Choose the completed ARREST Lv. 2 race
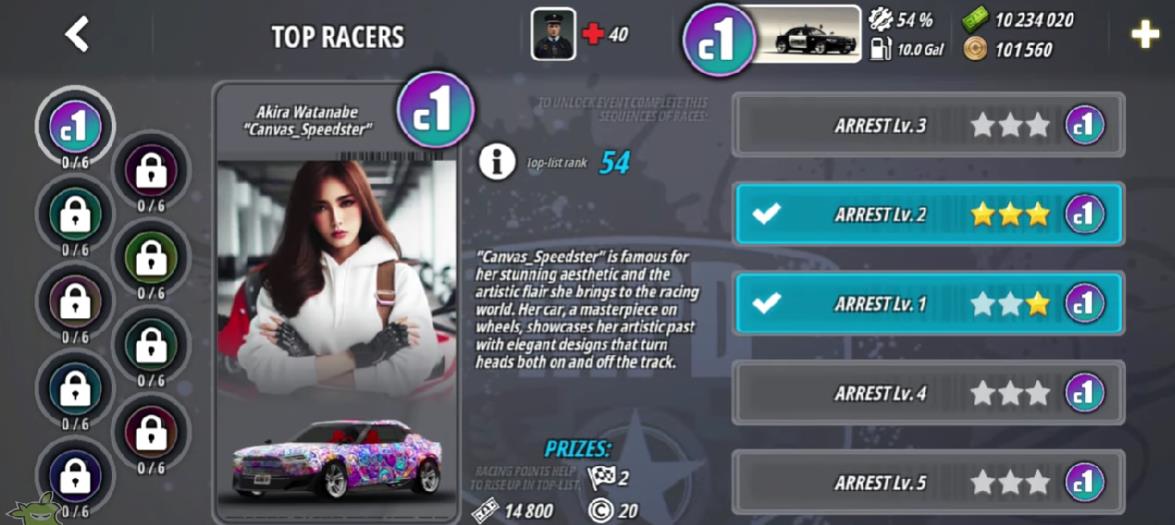Screen dimensions: 1175x525 tap(928, 214)
